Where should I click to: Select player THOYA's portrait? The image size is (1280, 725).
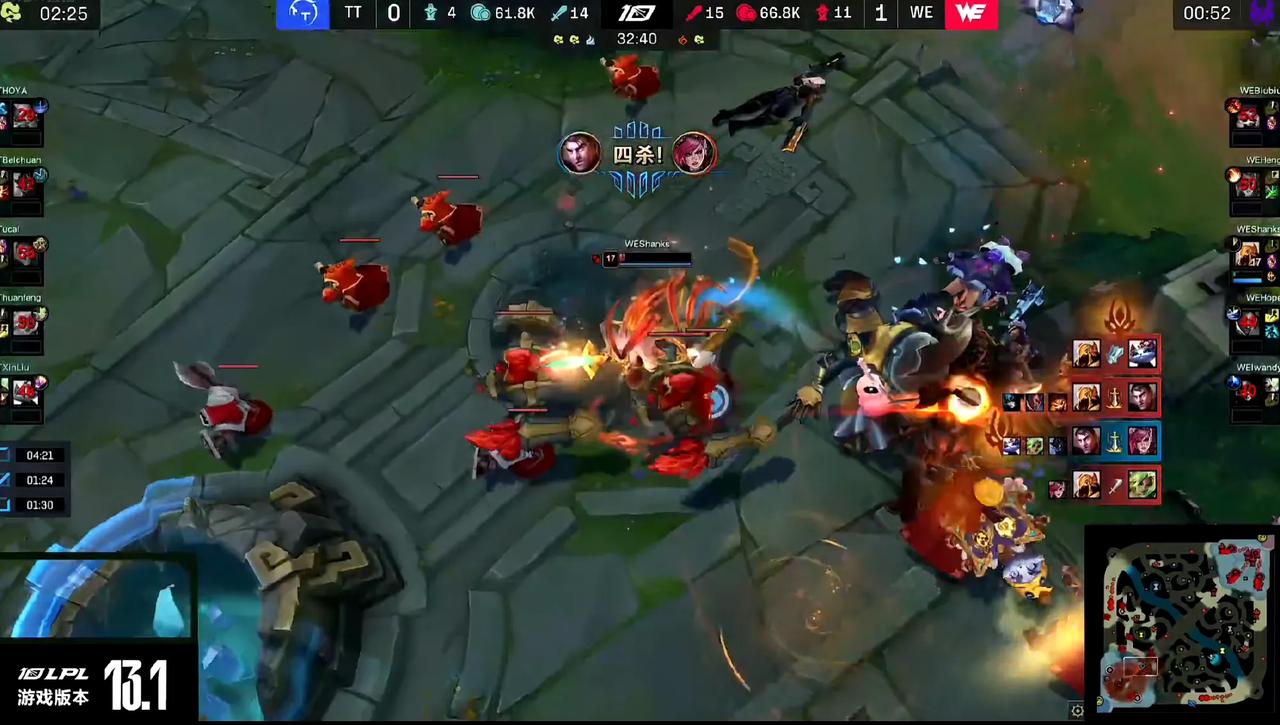25,116
